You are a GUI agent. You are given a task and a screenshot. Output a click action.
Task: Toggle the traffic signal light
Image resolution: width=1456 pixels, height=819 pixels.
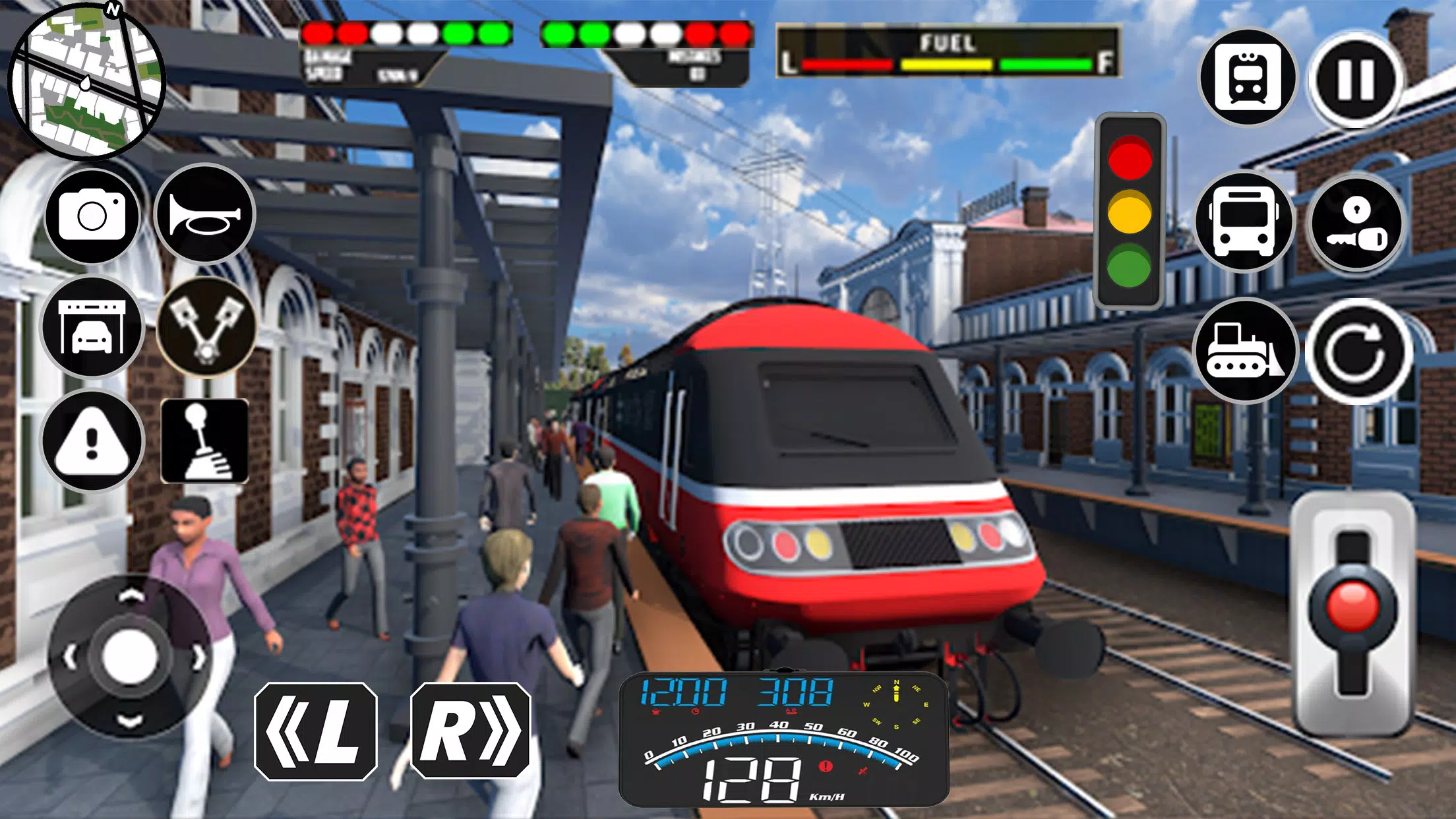coord(1131,208)
